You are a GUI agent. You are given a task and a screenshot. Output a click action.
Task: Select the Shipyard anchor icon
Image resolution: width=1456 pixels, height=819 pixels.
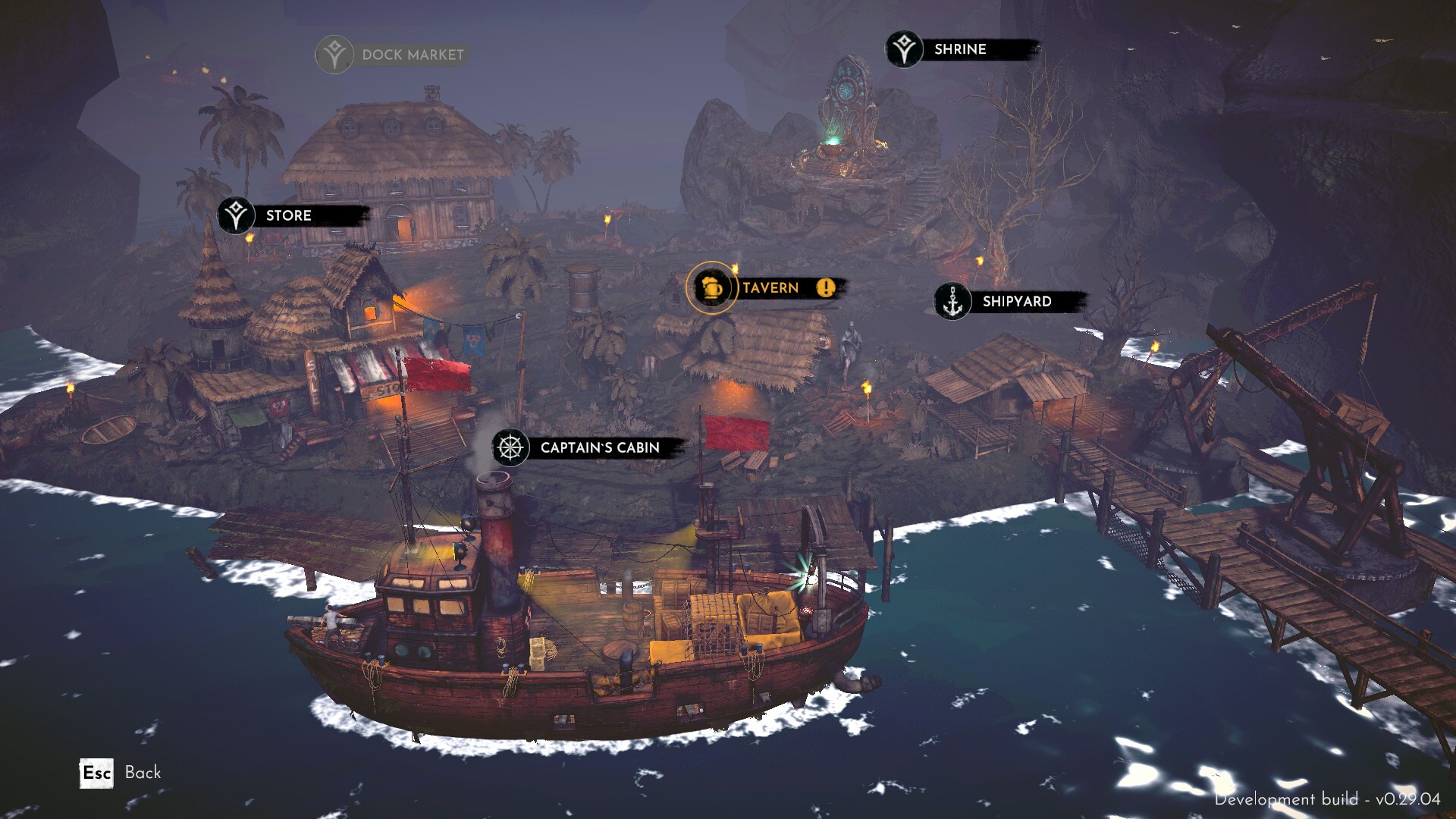[x=952, y=302]
